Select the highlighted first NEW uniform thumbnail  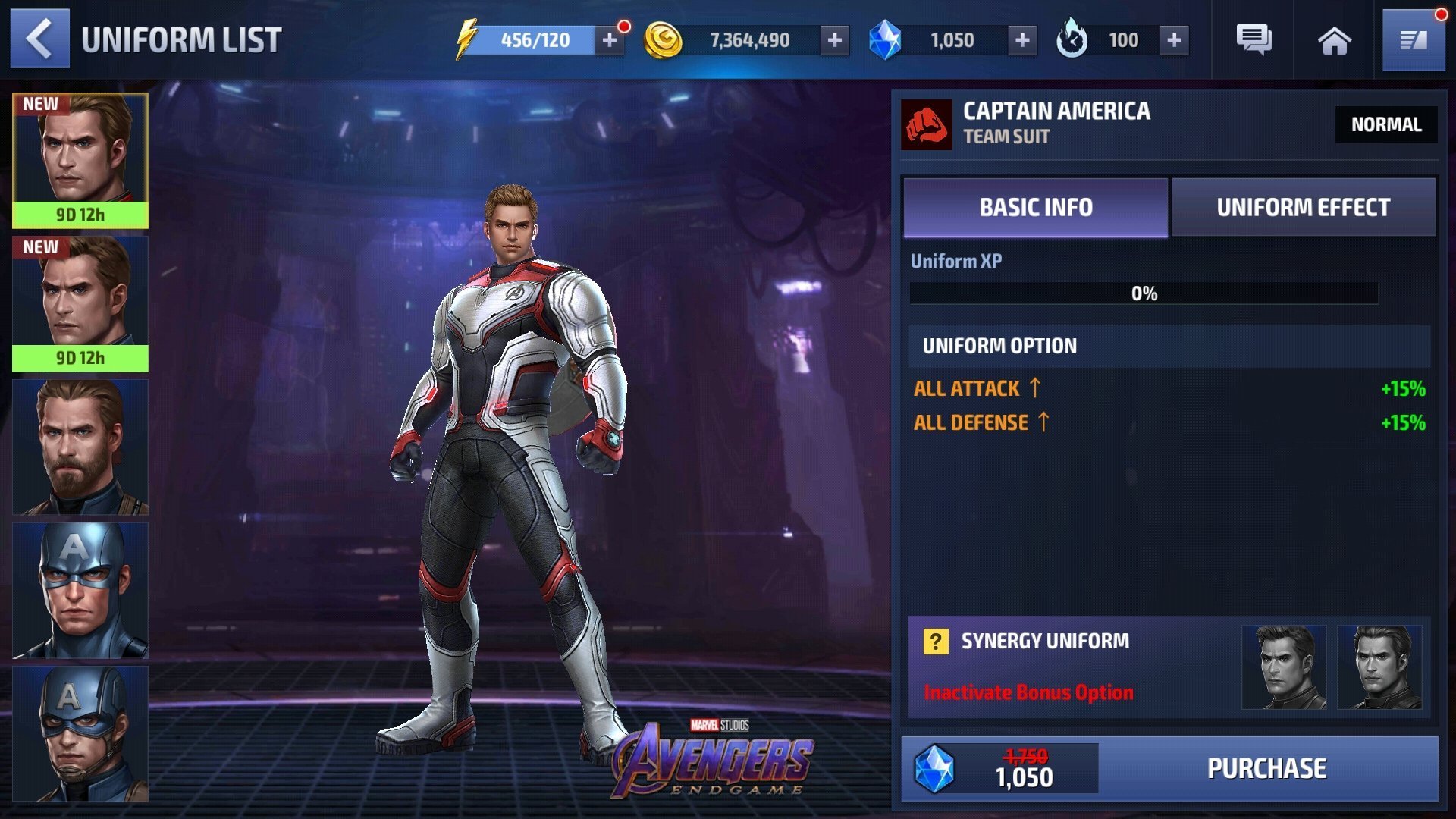point(80,160)
